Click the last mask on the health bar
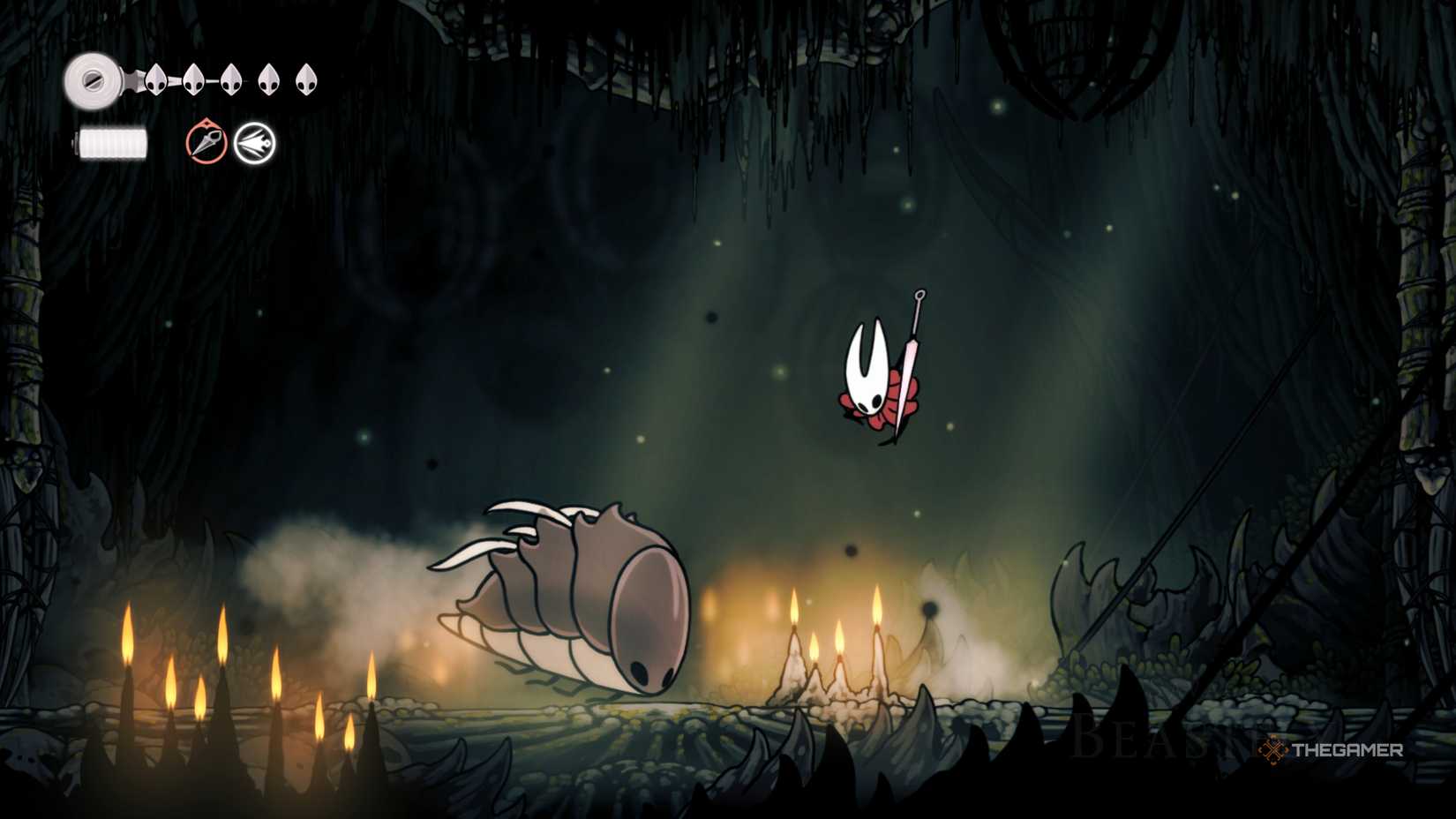 tap(307, 78)
